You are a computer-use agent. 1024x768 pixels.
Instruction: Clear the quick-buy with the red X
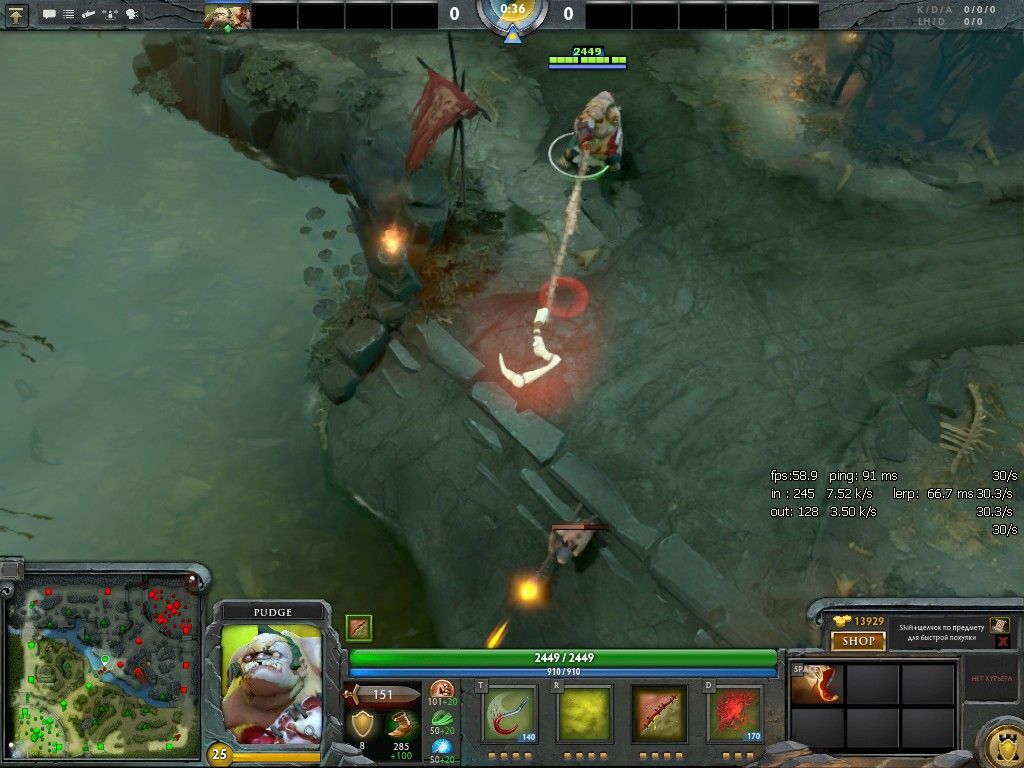pos(1002,641)
